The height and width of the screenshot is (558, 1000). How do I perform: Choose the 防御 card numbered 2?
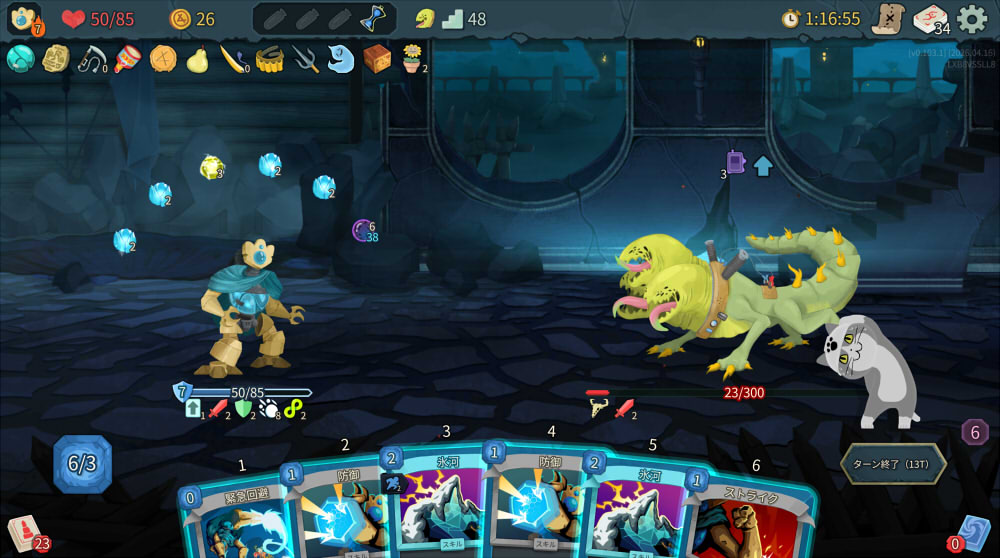(338, 510)
